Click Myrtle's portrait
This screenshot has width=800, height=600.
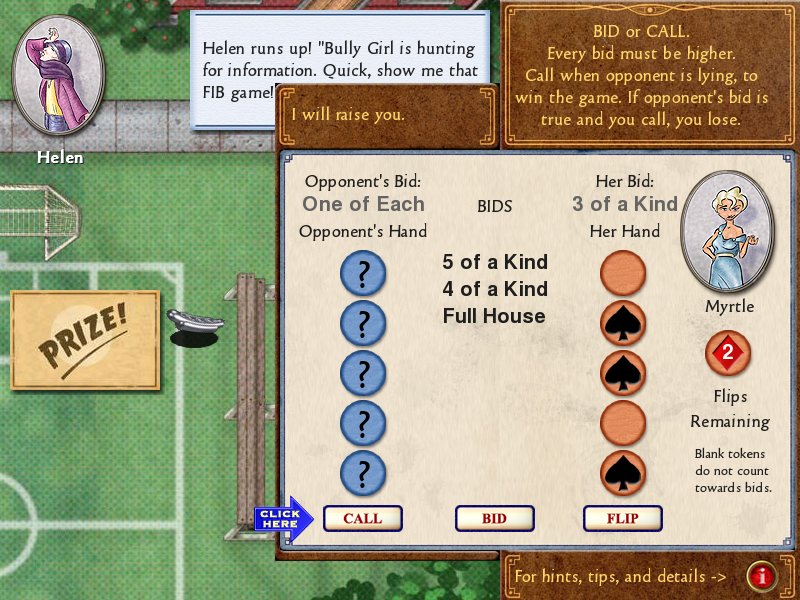click(x=728, y=231)
